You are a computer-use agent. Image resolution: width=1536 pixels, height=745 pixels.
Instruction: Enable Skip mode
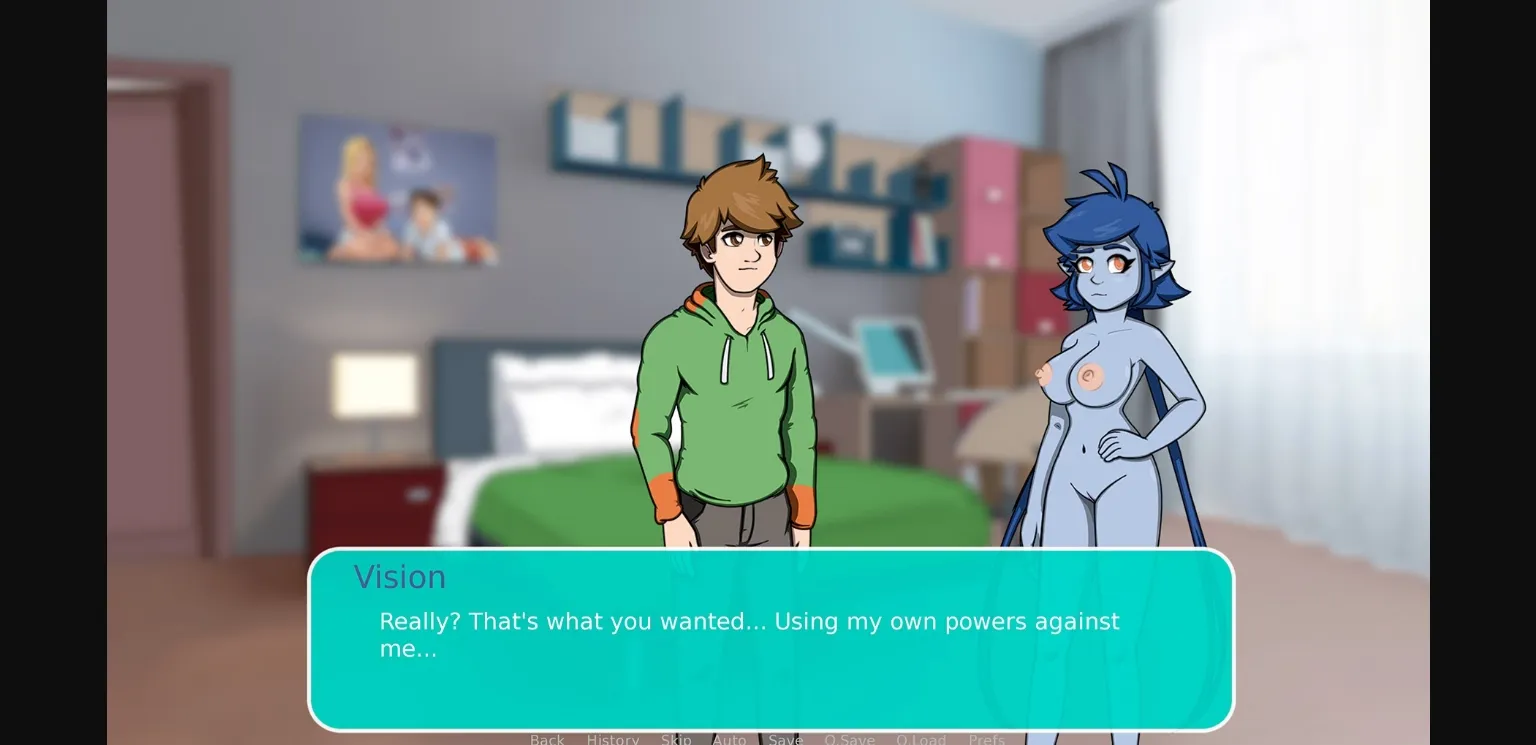click(676, 739)
